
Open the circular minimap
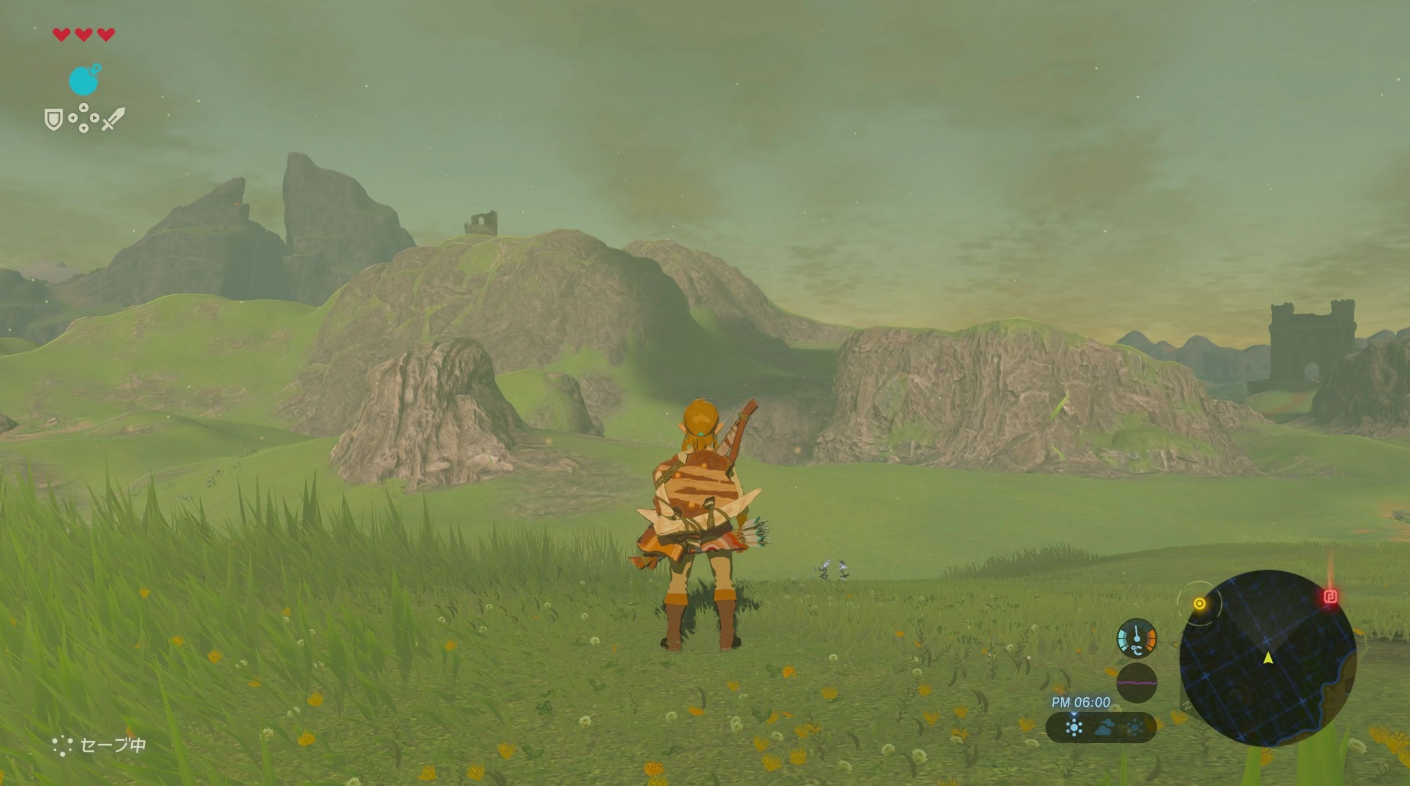(x=1267, y=658)
